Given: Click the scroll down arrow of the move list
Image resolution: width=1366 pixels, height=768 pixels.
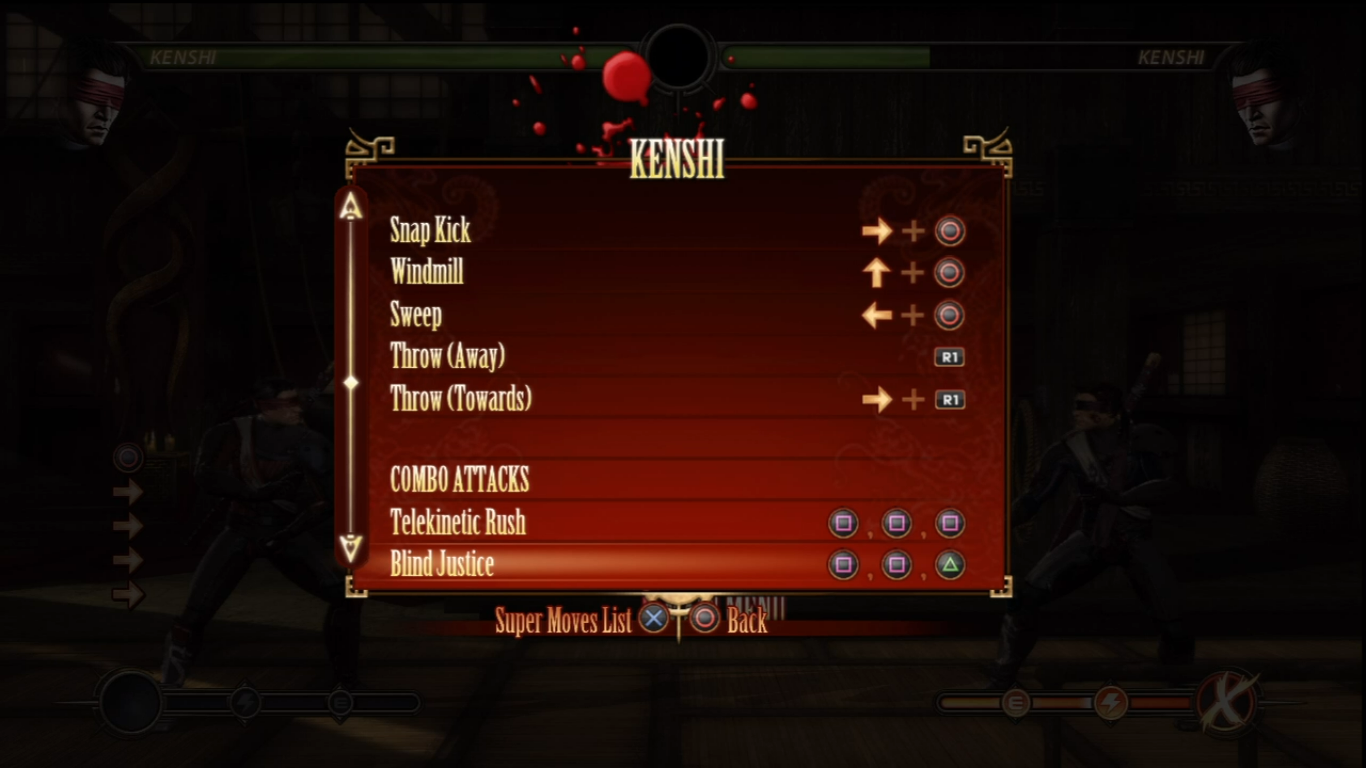Looking at the screenshot, I should pos(350,547).
